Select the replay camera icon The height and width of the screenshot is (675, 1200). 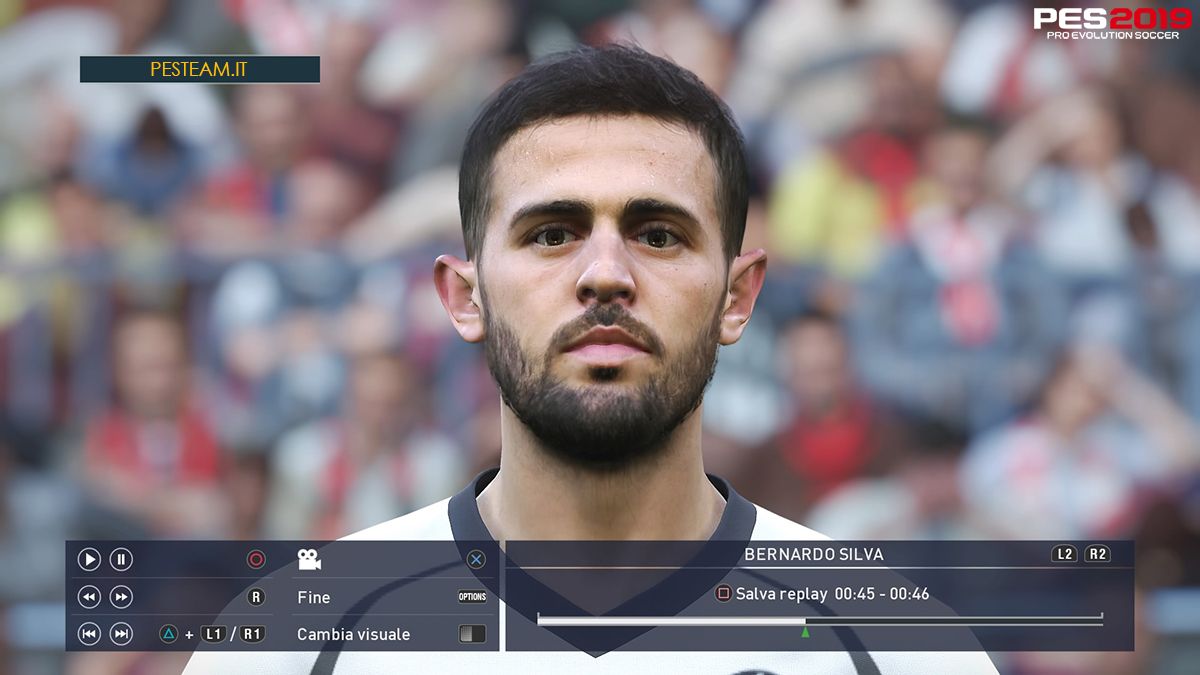coord(309,560)
